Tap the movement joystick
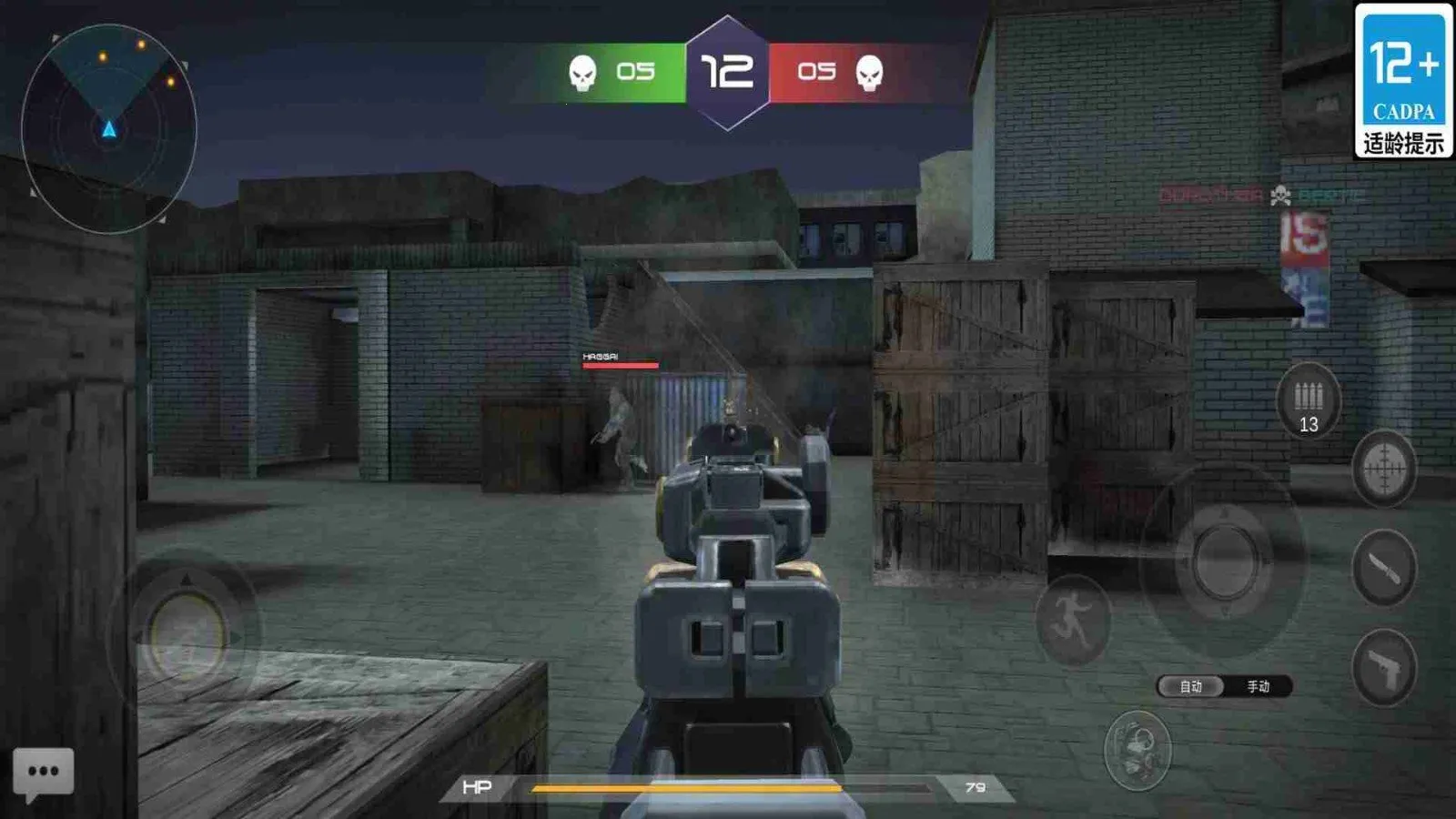The width and height of the screenshot is (1456, 819). point(187,632)
